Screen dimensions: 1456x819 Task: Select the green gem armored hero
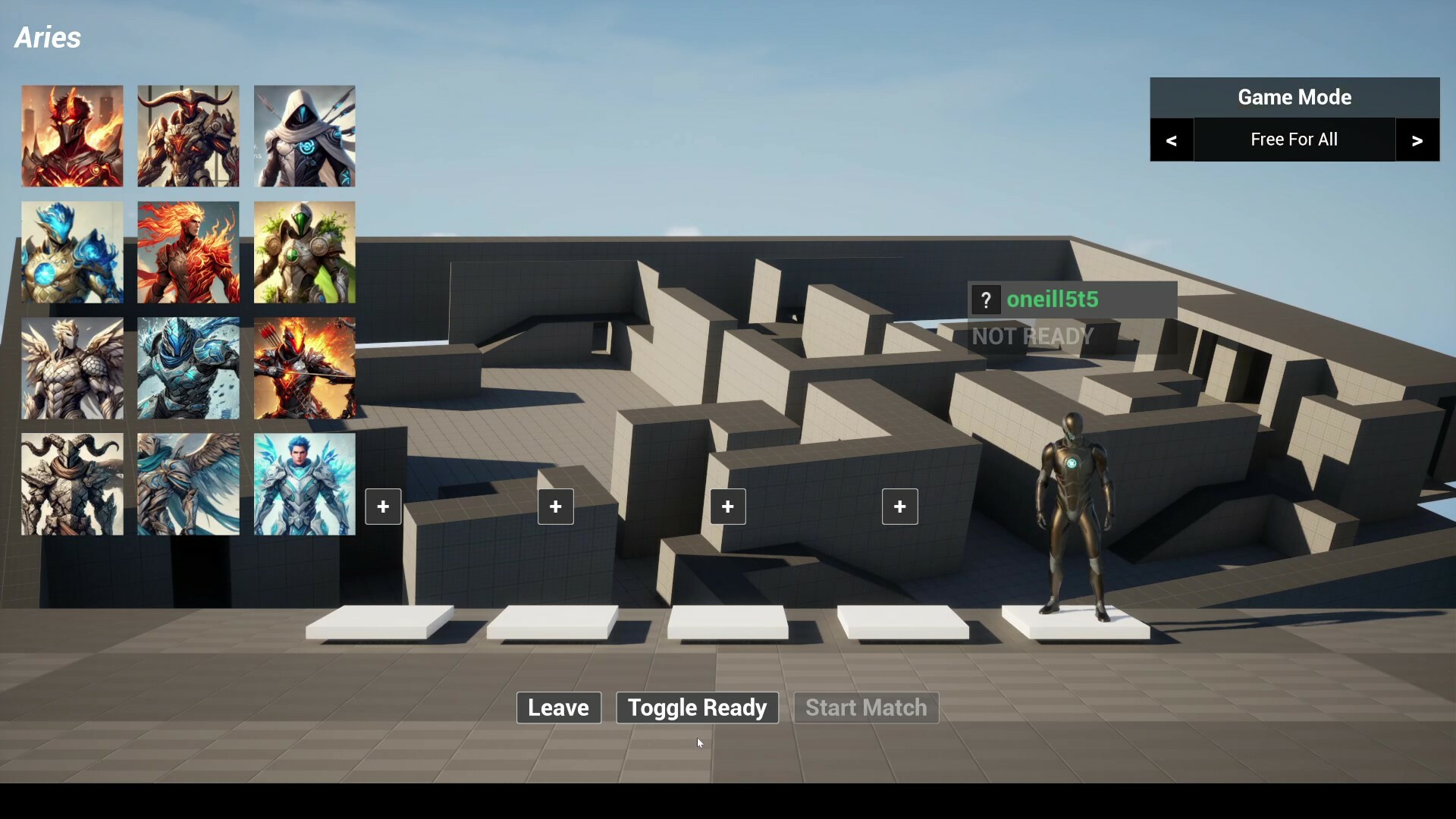pos(304,253)
